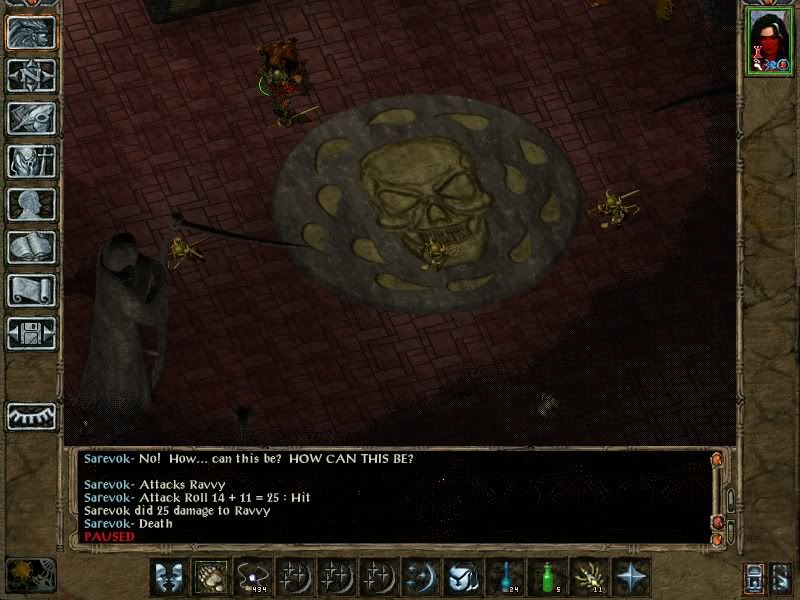This screenshot has height=600, width=800.
Task: Select the fist weapon slot
Action: [208, 577]
